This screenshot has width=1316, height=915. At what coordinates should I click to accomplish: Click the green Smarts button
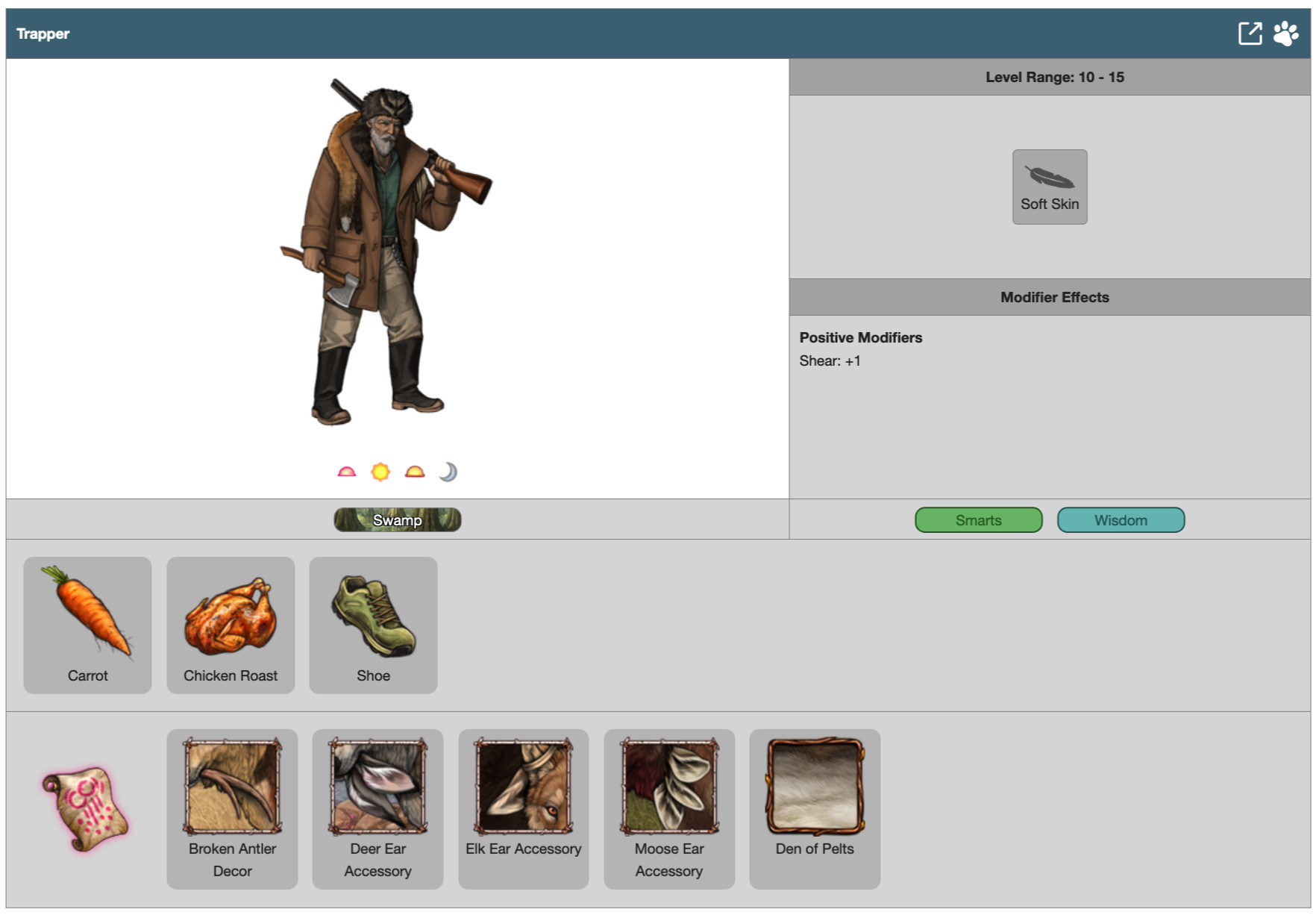click(978, 520)
